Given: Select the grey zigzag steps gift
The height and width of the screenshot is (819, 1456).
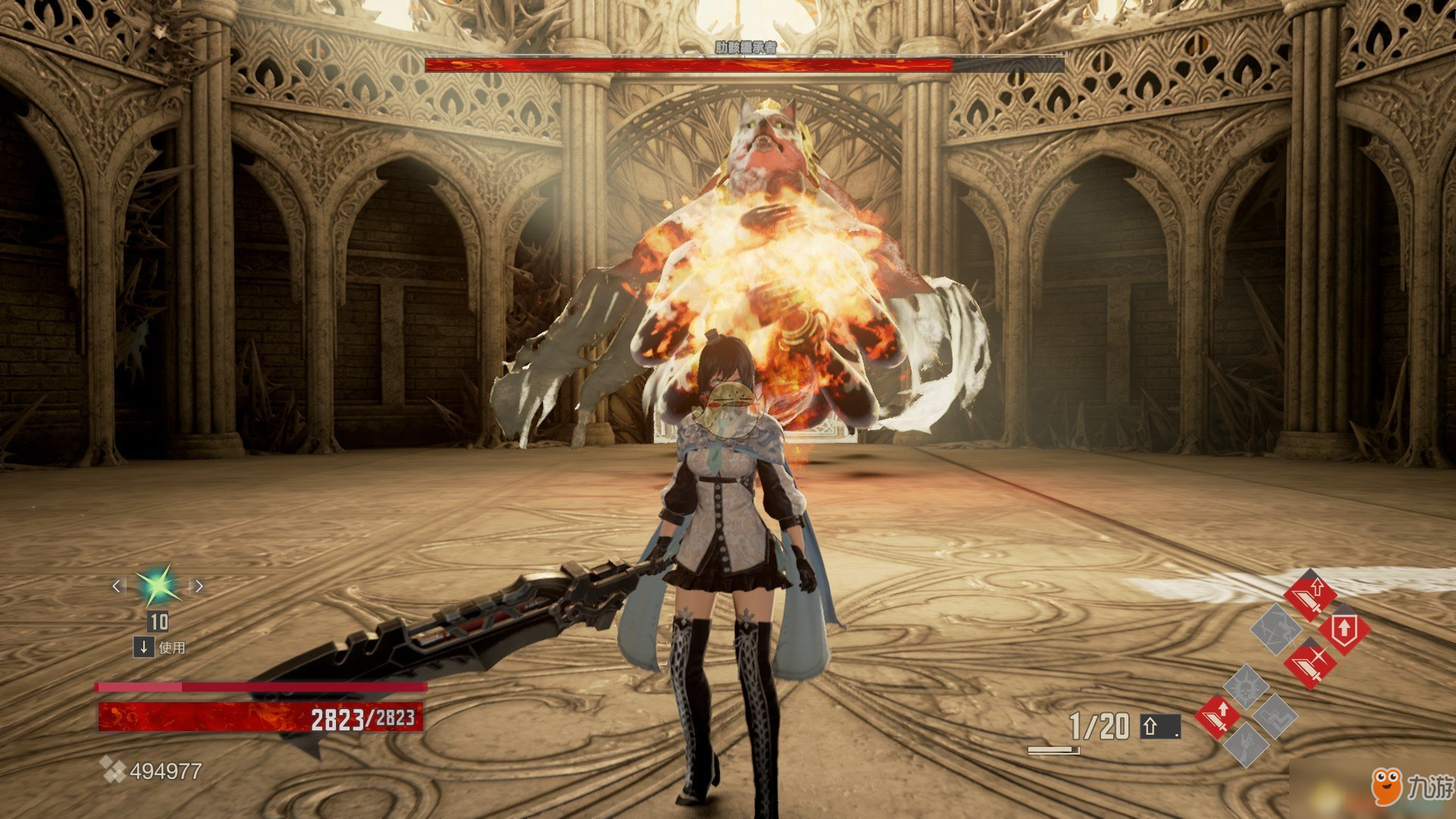Looking at the screenshot, I should (x=1275, y=716).
